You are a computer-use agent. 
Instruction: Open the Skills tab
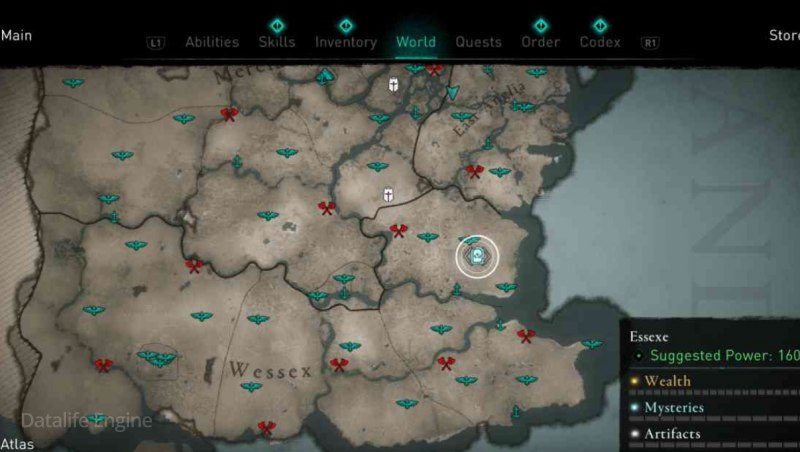click(276, 42)
